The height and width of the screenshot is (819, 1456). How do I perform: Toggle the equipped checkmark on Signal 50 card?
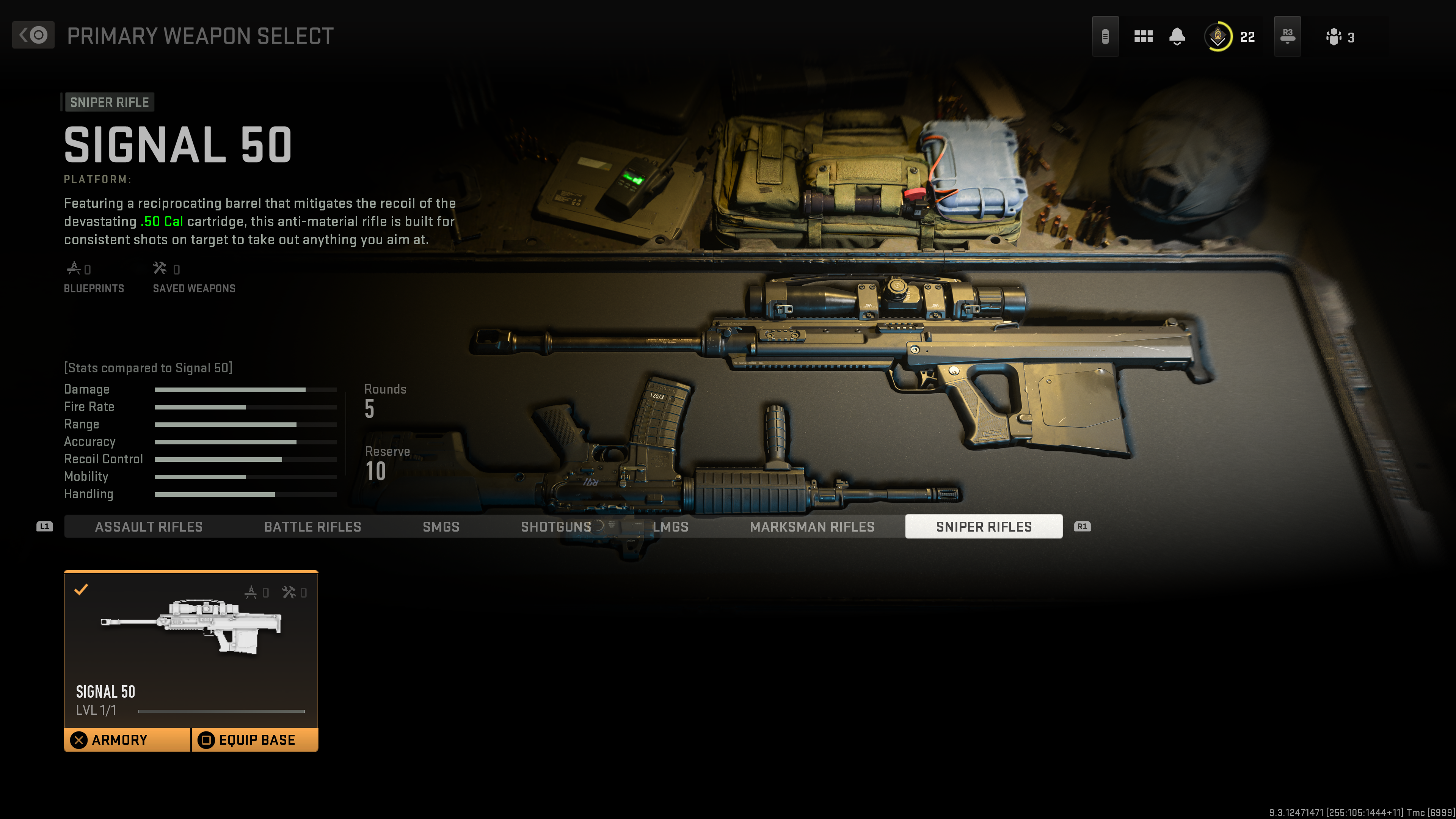[x=82, y=590]
